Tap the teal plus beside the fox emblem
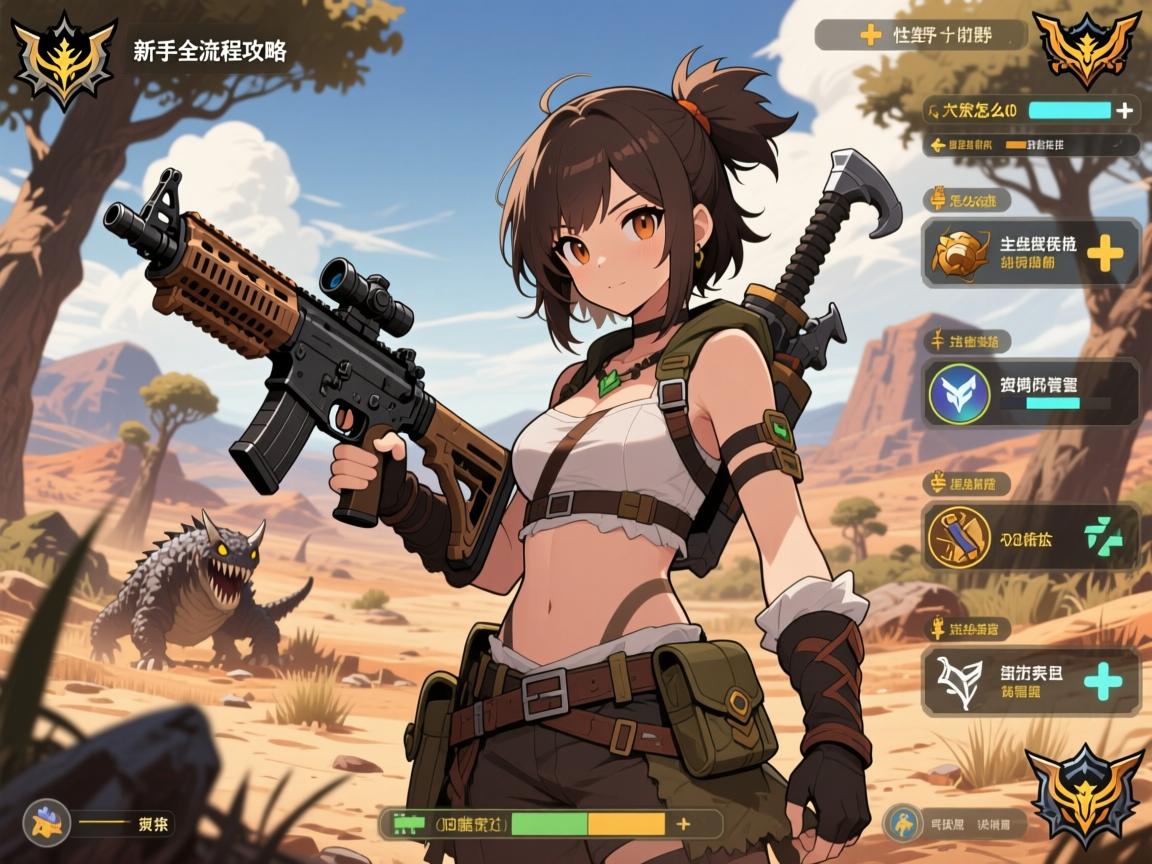The image size is (1152, 864). (x=1103, y=682)
